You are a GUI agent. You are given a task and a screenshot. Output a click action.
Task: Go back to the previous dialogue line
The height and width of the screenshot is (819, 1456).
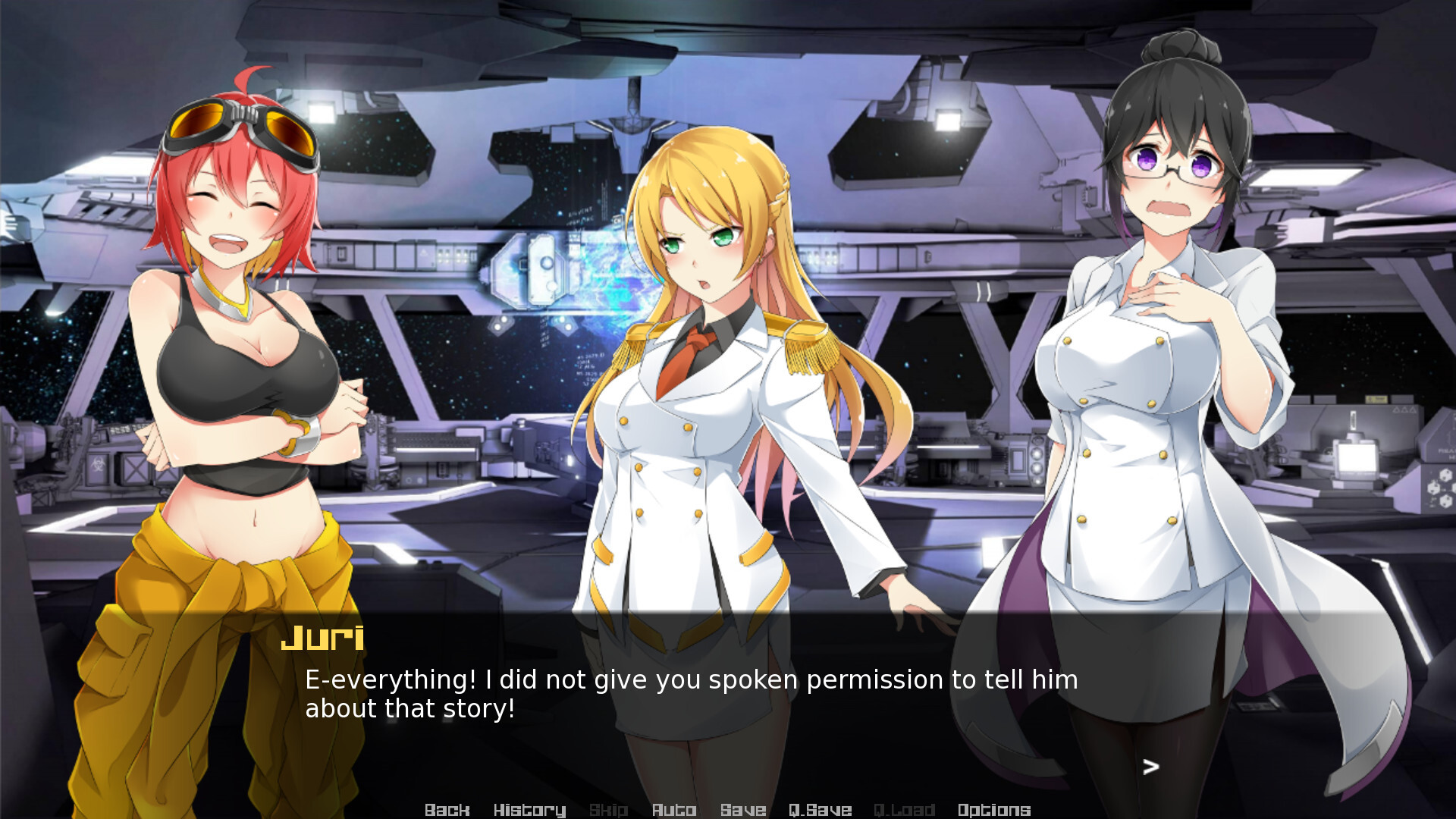pos(447,810)
